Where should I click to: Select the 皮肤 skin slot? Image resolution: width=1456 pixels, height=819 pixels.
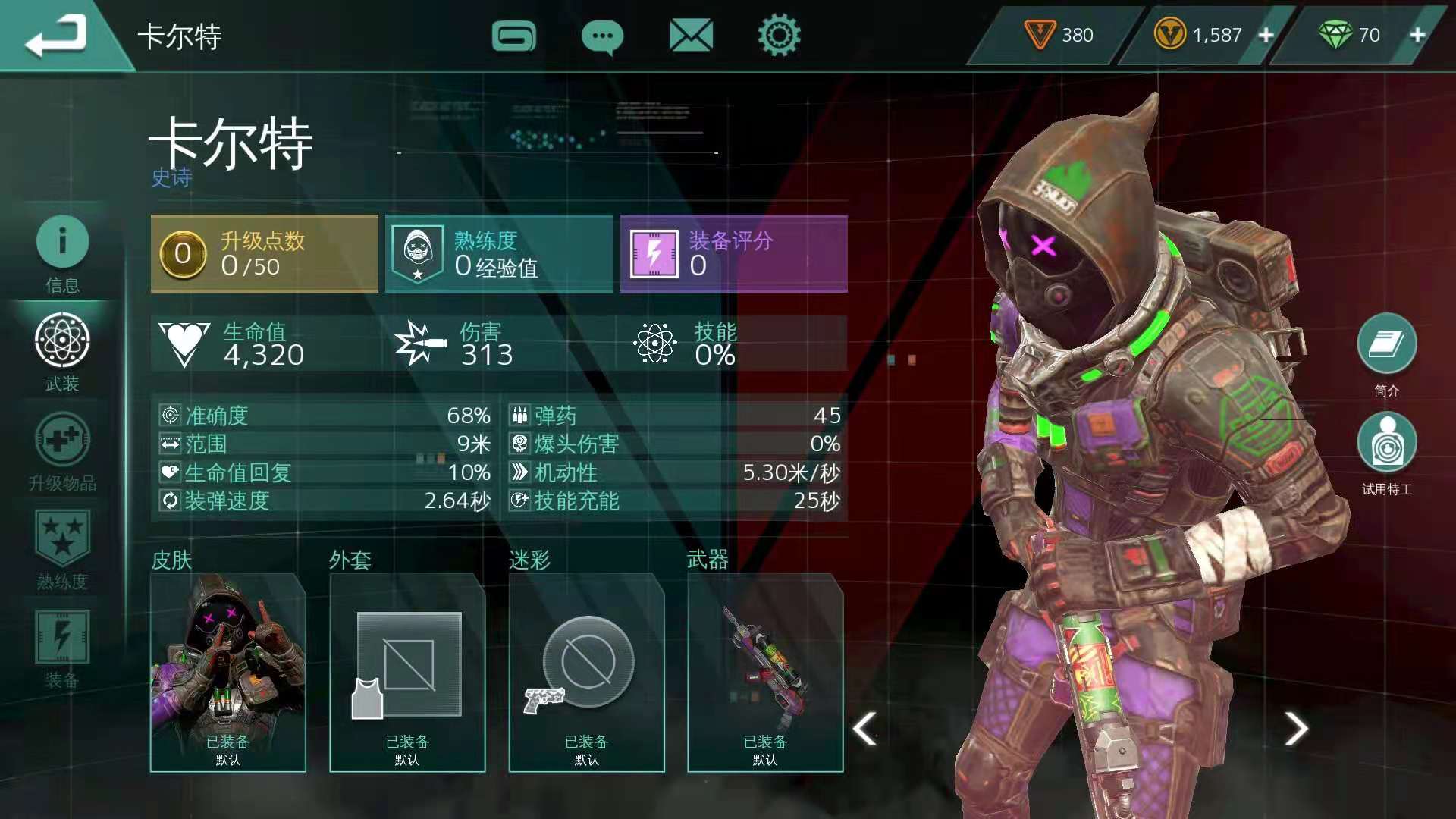pos(227,673)
